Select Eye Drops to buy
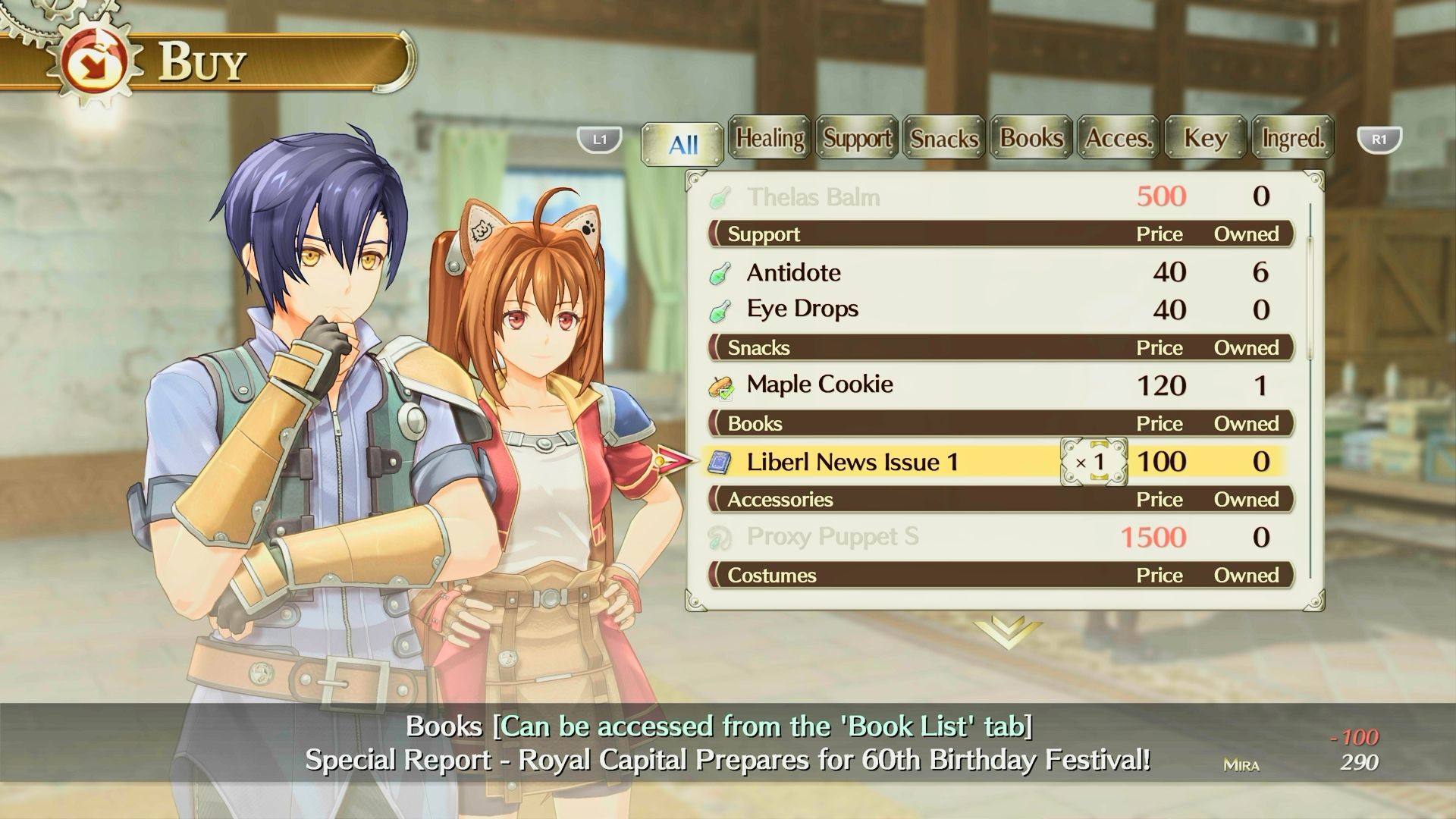This screenshot has height=819, width=1456. coord(802,309)
